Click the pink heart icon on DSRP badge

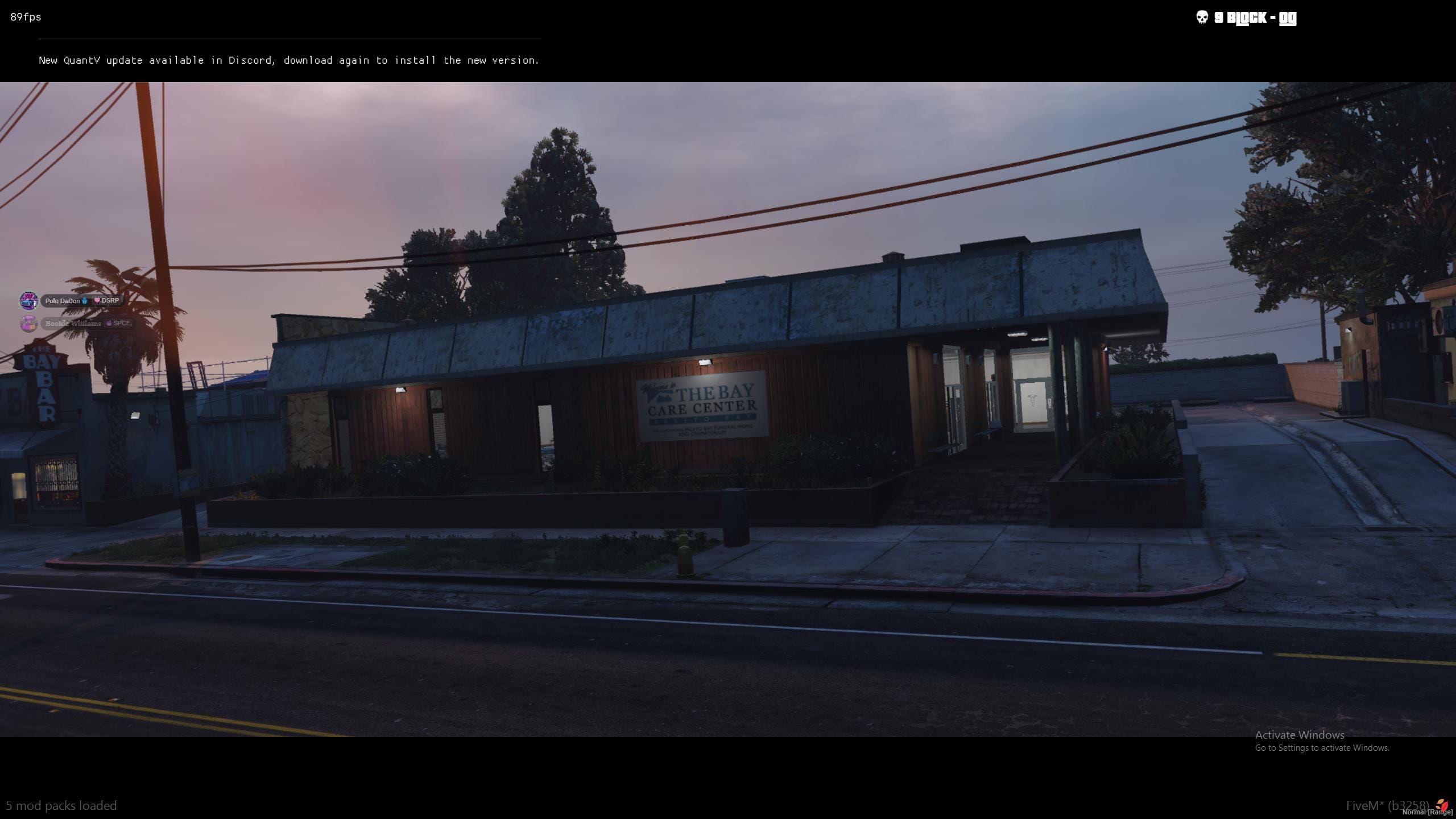coord(97,300)
